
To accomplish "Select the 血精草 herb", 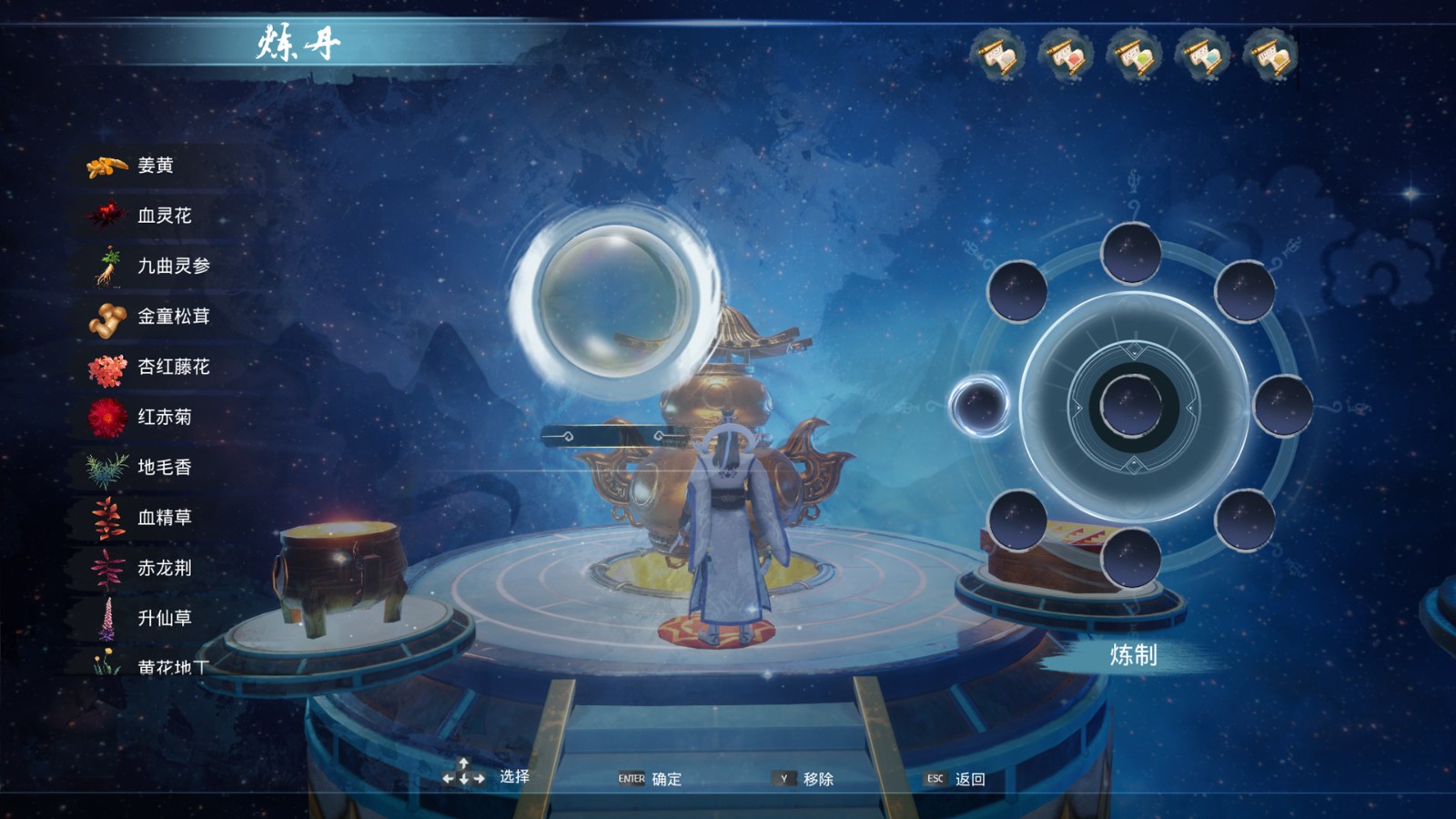I will 164,518.
